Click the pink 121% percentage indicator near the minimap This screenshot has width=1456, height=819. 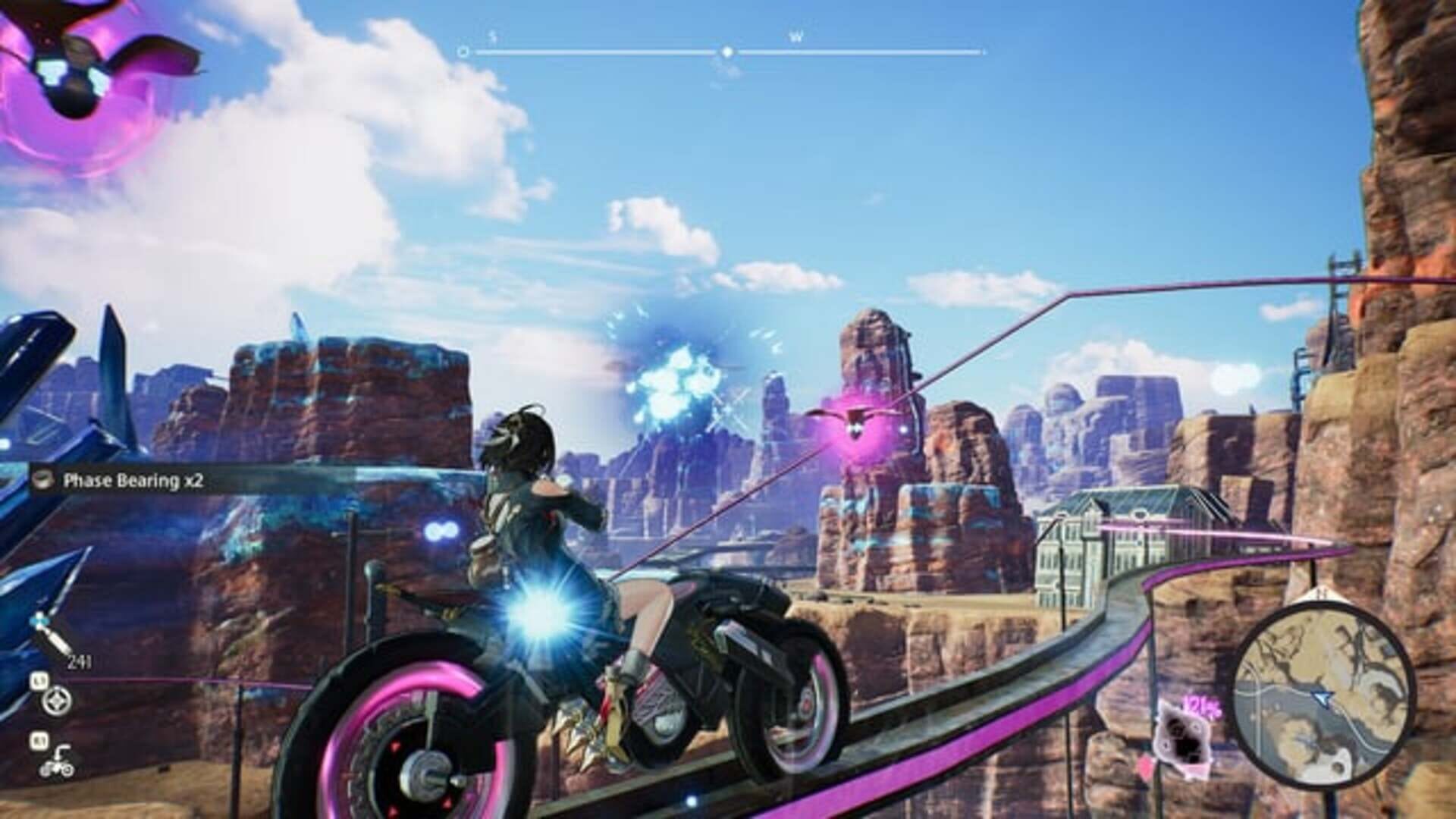(1201, 705)
